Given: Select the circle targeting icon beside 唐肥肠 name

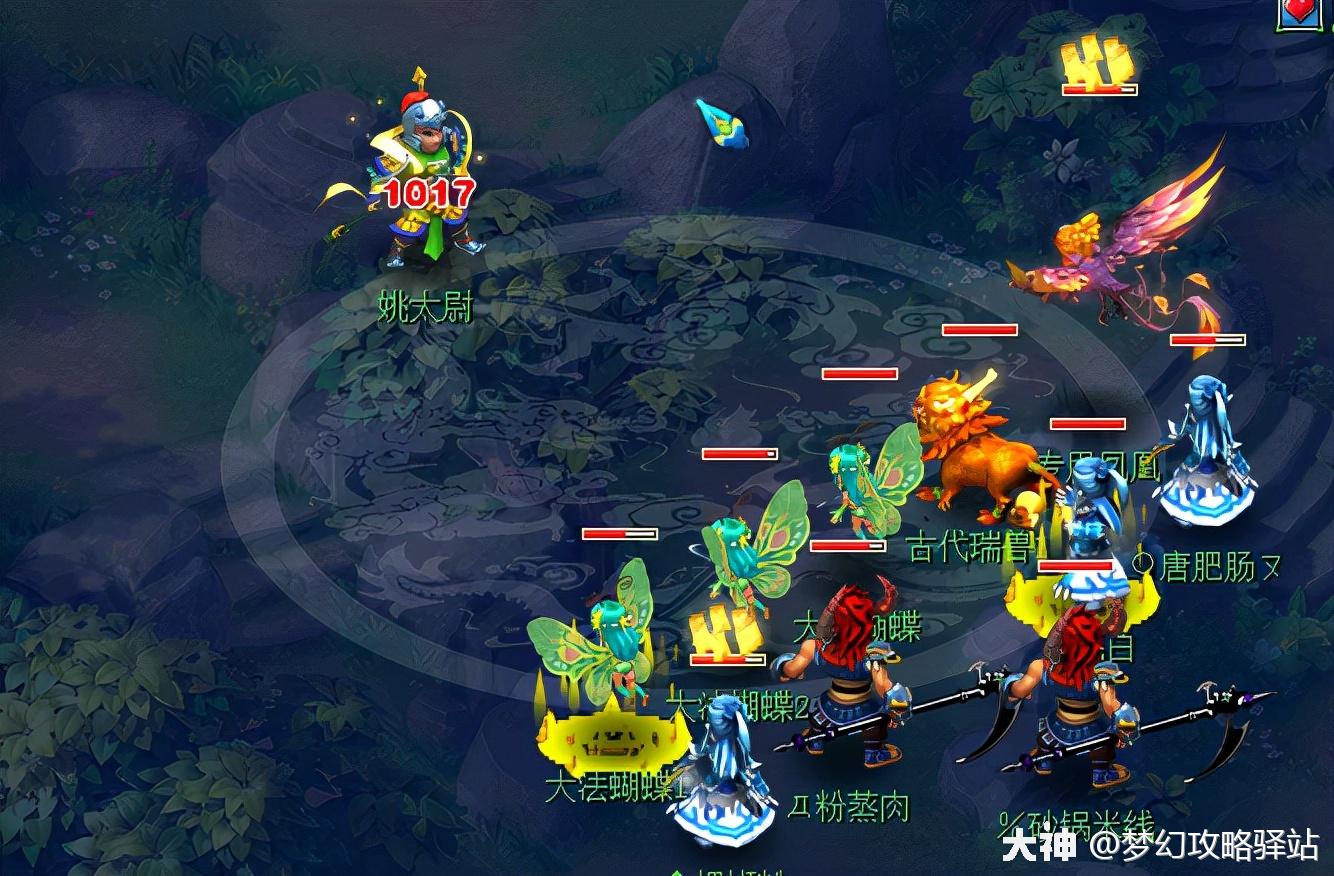Looking at the screenshot, I should pyautogui.click(x=1143, y=561).
